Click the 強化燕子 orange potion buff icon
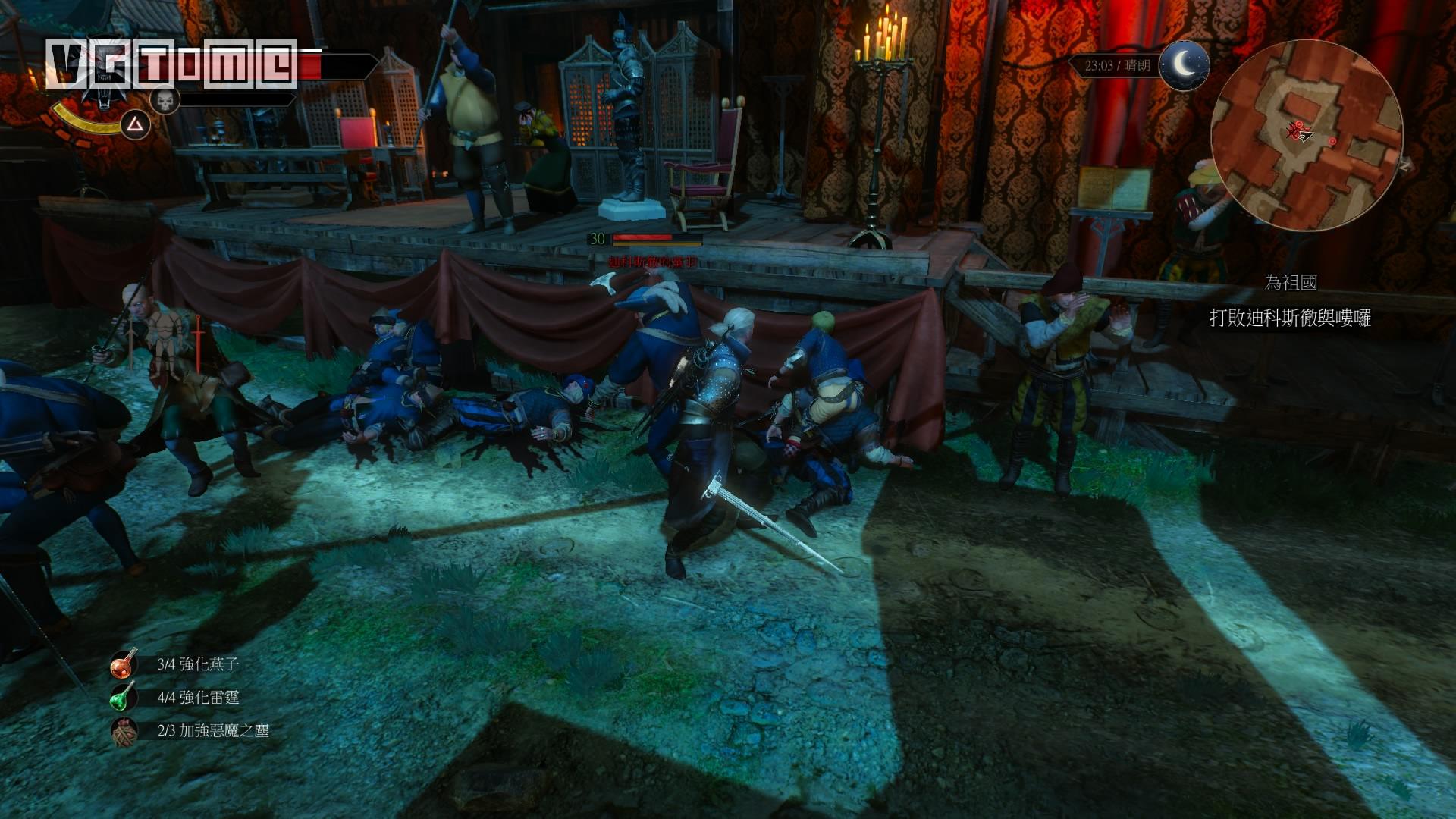The height and width of the screenshot is (819, 1456). pyautogui.click(x=124, y=664)
